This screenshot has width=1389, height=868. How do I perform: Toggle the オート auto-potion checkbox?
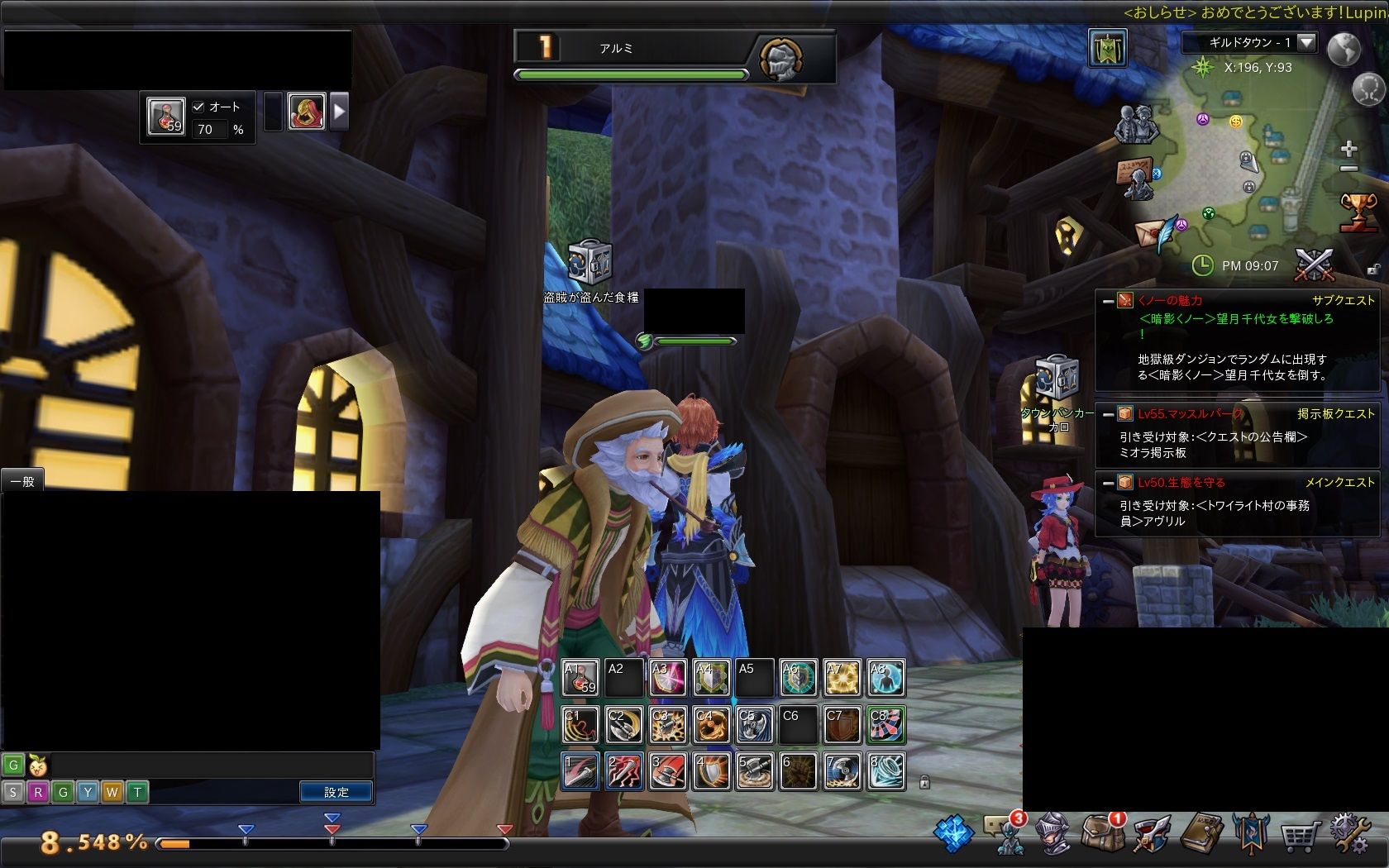[x=198, y=107]
